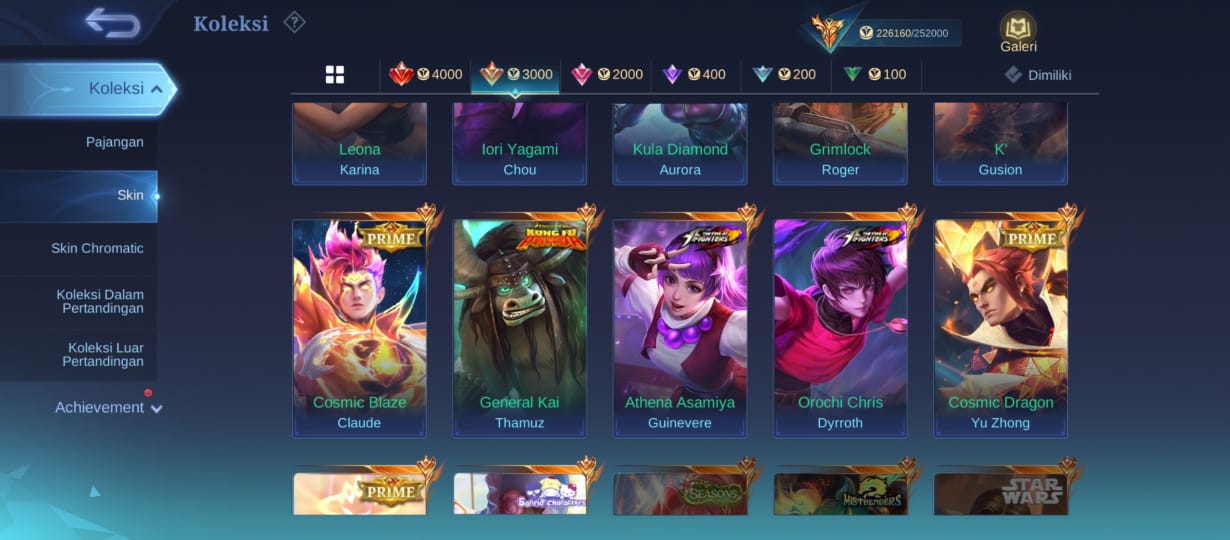Open the Skin Chromatic section
Viewport: 1230px width, 540px height.
tap(97, 248)
